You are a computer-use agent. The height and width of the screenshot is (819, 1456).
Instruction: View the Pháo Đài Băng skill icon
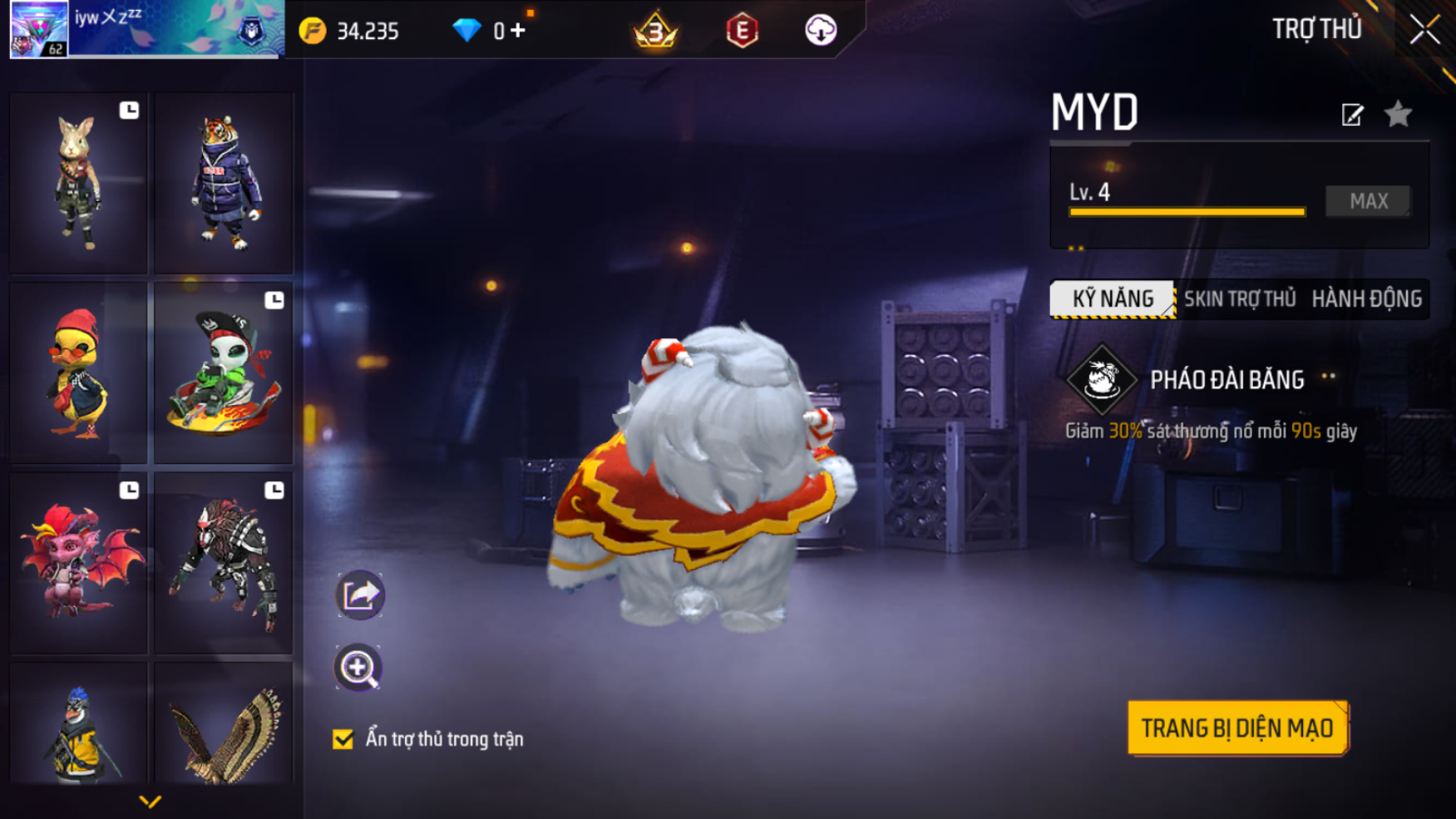(x=1102, y=380)
